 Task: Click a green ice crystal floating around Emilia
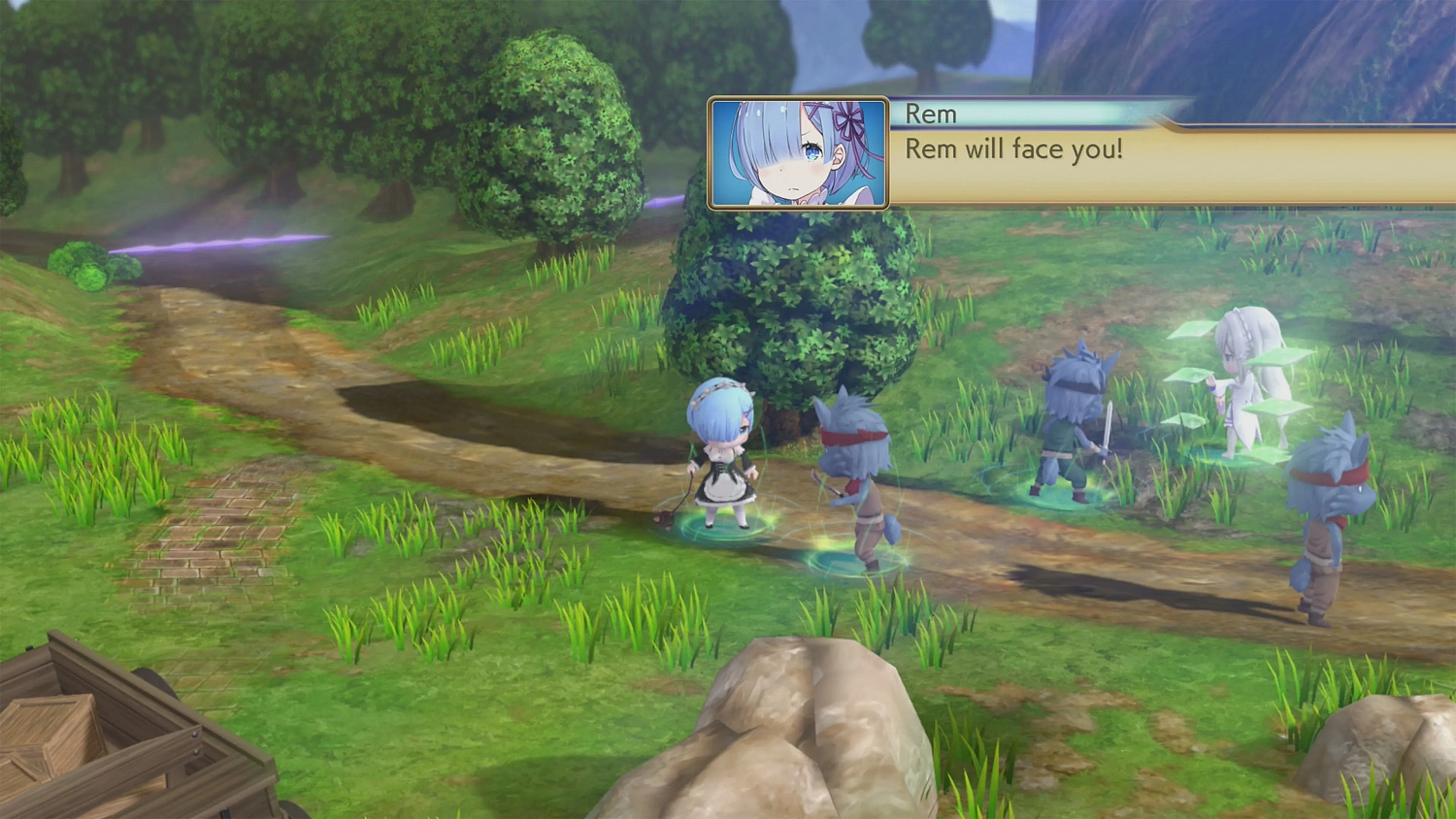pyautogui.click(x=1281, y=359)
